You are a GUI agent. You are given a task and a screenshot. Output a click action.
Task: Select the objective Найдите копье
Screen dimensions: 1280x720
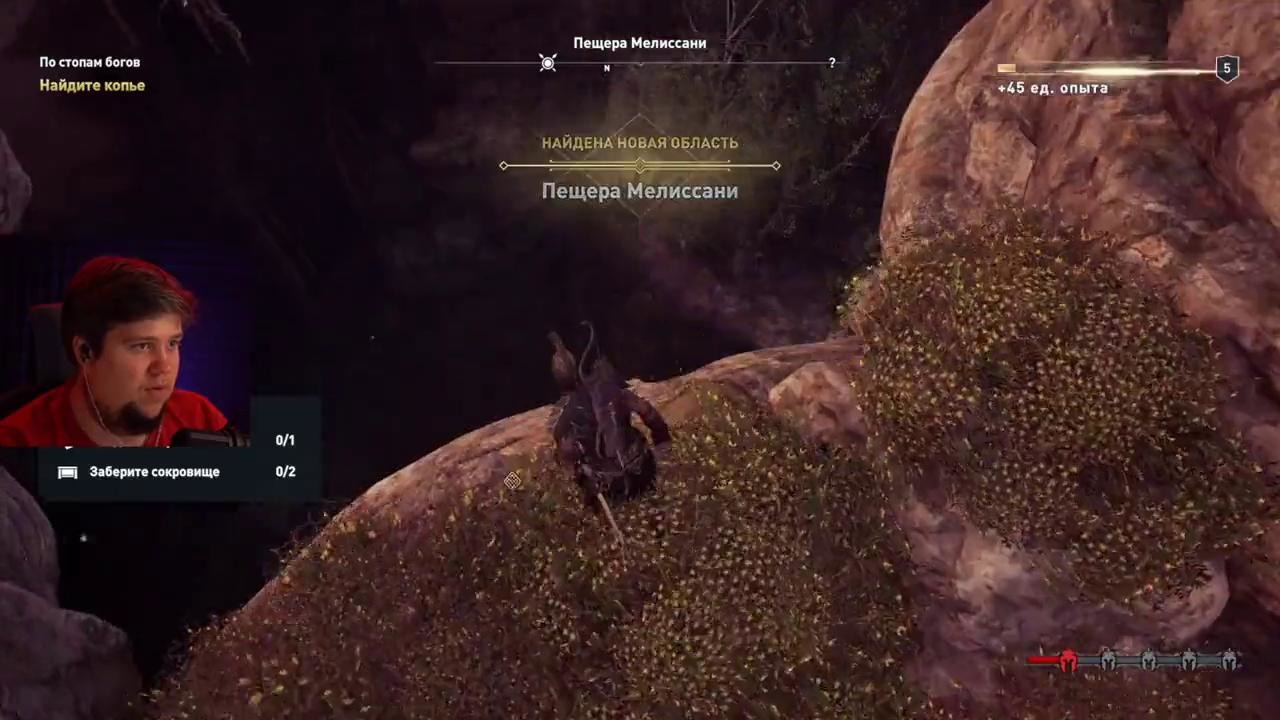(x=92, y=85)
